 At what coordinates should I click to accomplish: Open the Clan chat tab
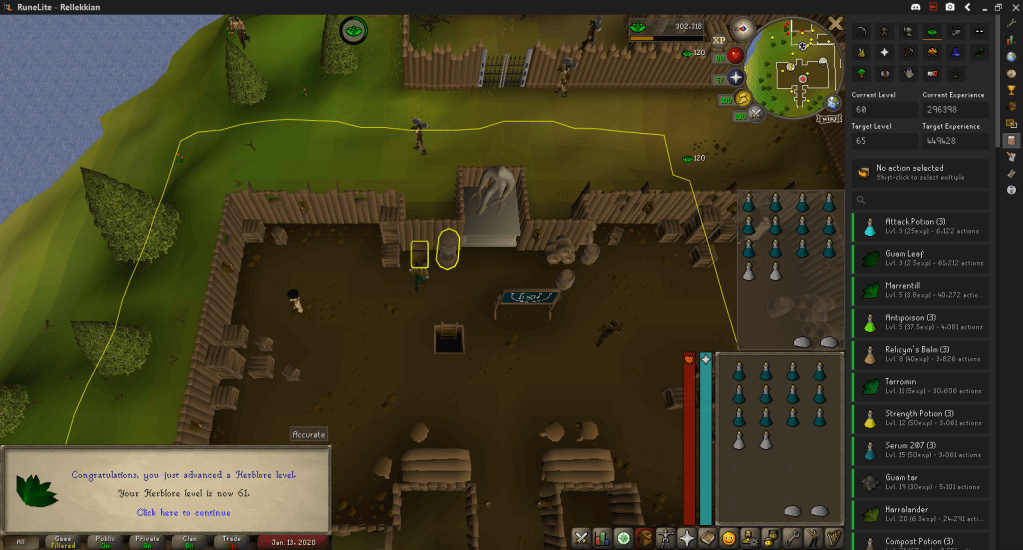pos(190,541)
